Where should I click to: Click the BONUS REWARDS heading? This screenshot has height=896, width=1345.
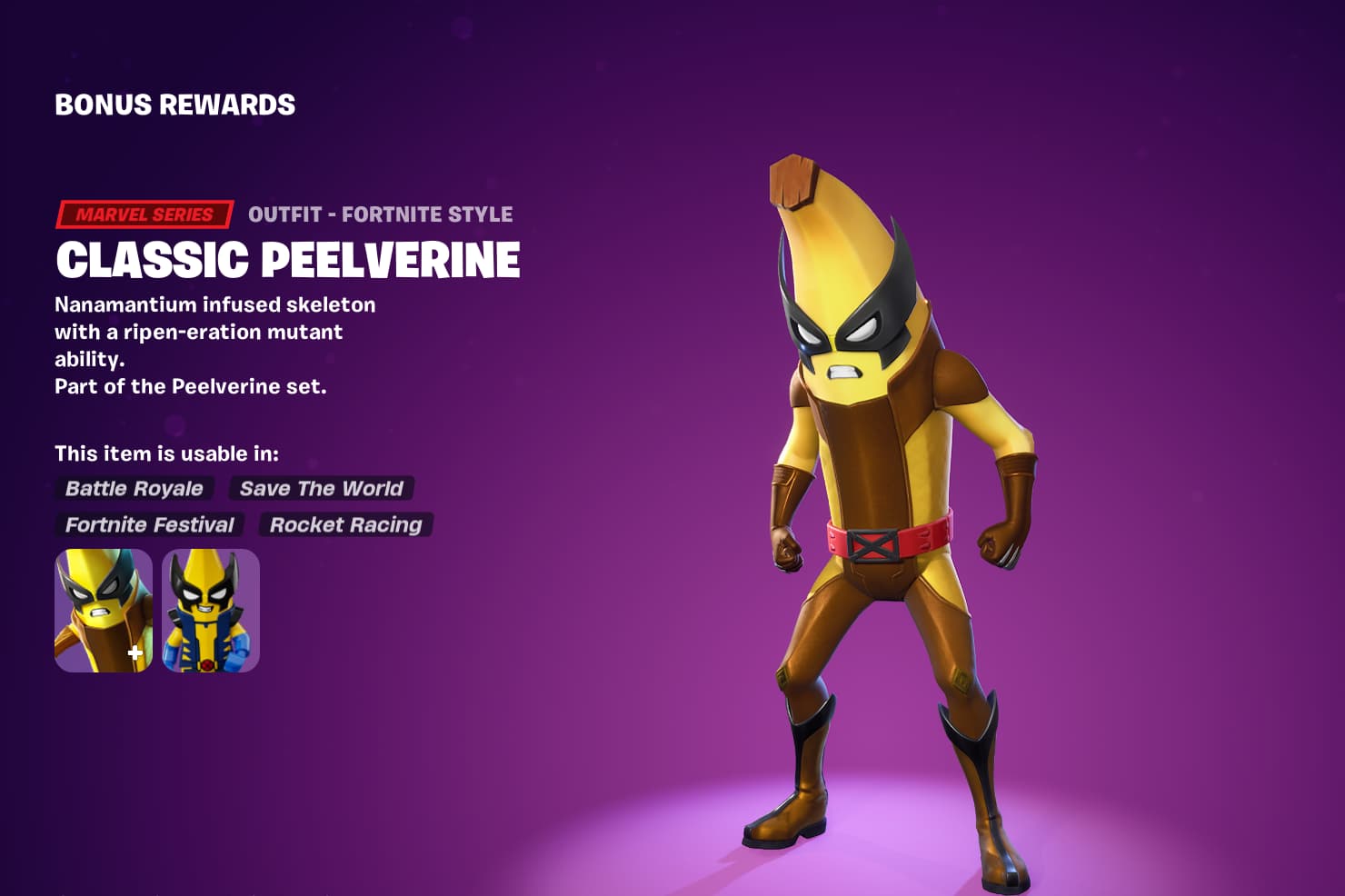tap(174, 105)
